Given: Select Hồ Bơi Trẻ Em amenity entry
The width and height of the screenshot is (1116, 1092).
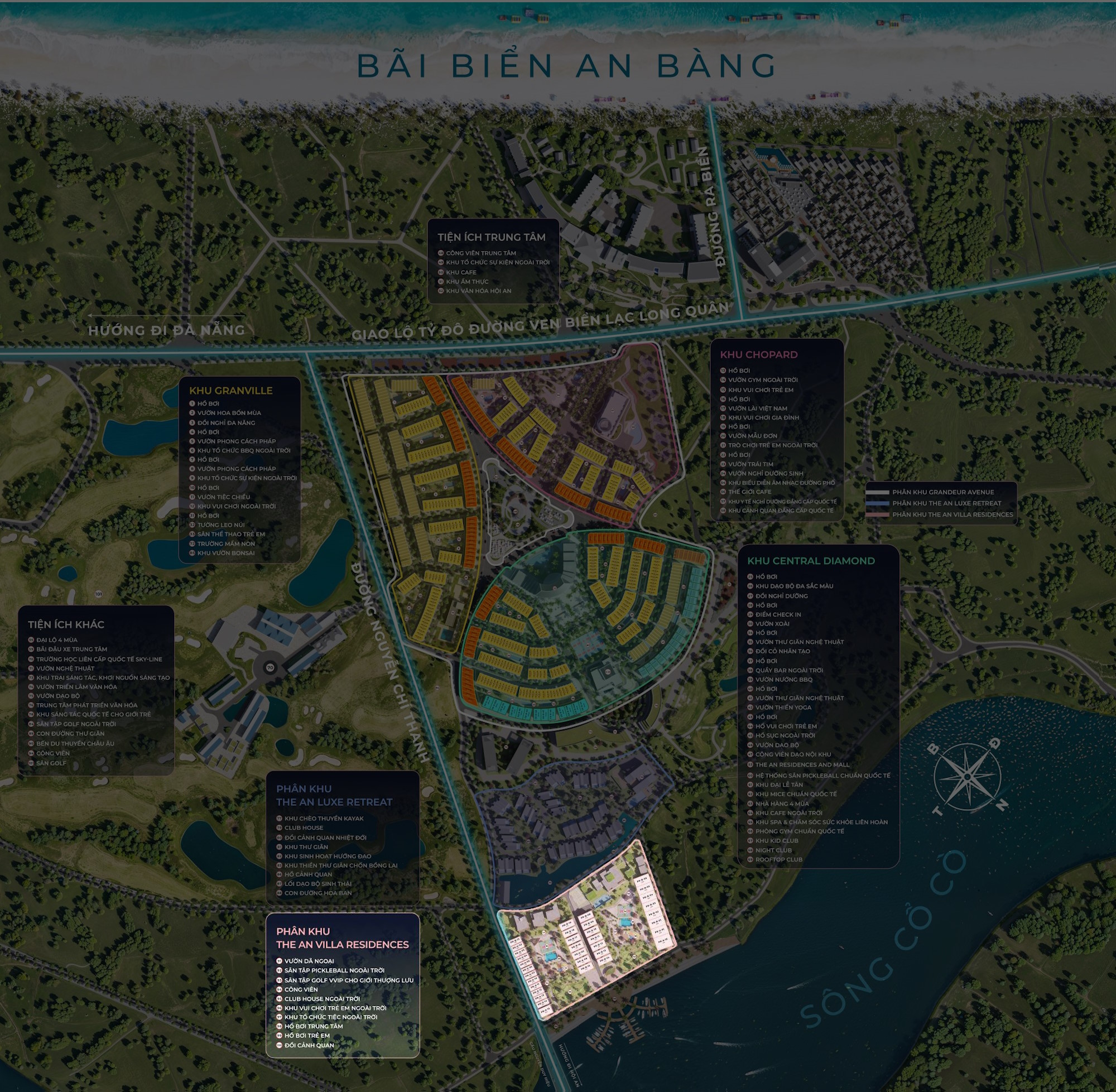Looking at the screenshot, I should click(307, 1035).
